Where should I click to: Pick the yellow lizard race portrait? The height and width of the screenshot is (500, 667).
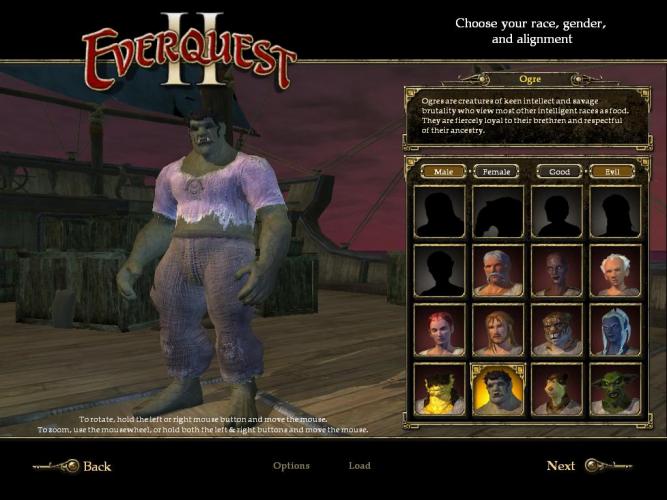pyautogui.click(x=439, y=390)
